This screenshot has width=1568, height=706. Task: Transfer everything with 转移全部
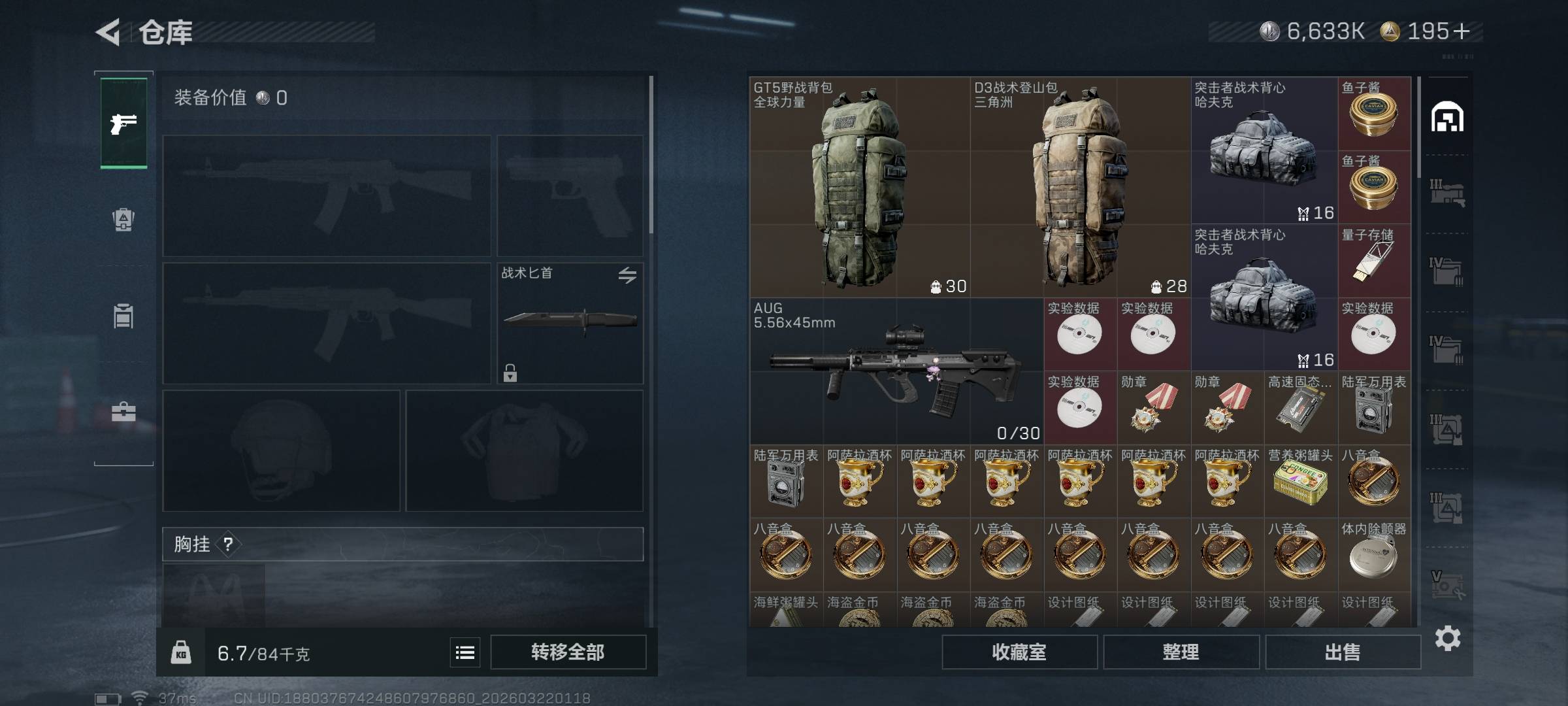[568, 652]
